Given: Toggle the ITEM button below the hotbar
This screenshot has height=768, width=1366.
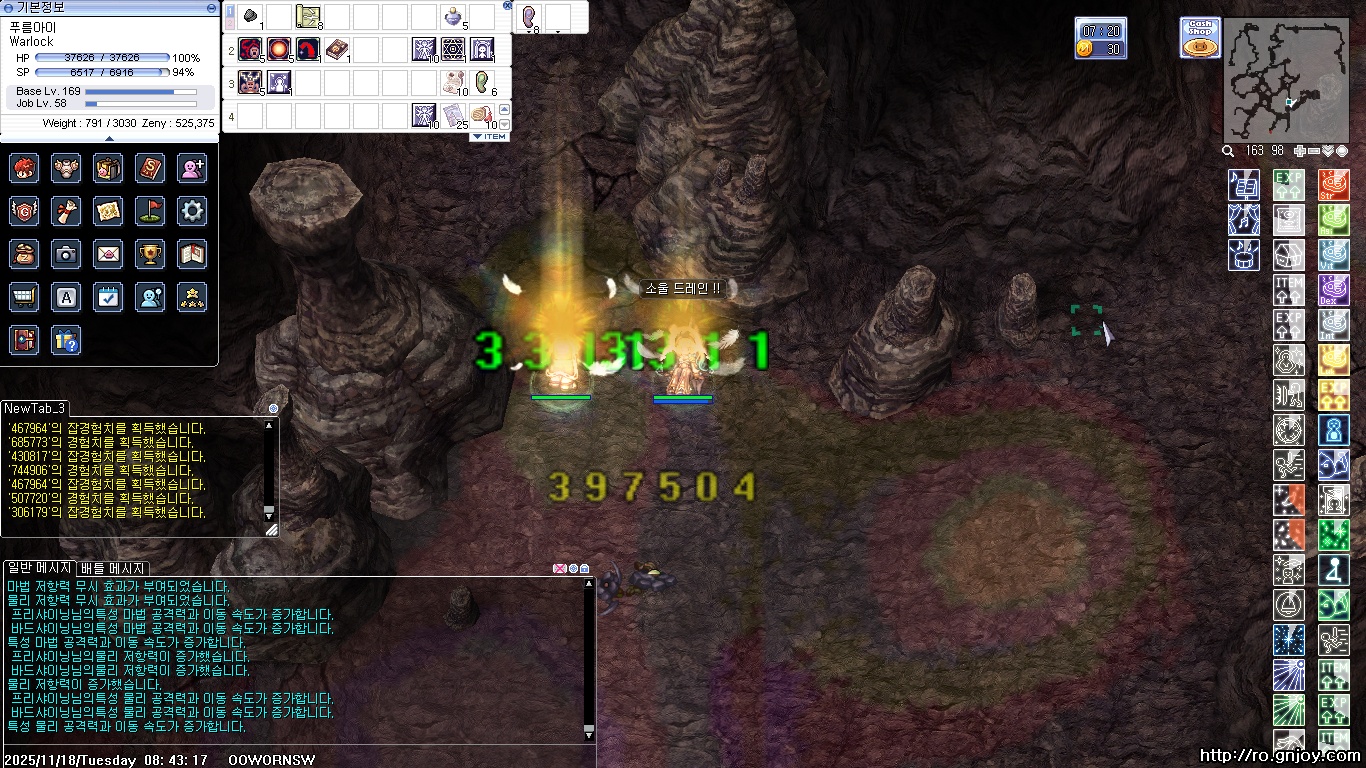Looking at the screenshot, I should (x=490, y=136).
